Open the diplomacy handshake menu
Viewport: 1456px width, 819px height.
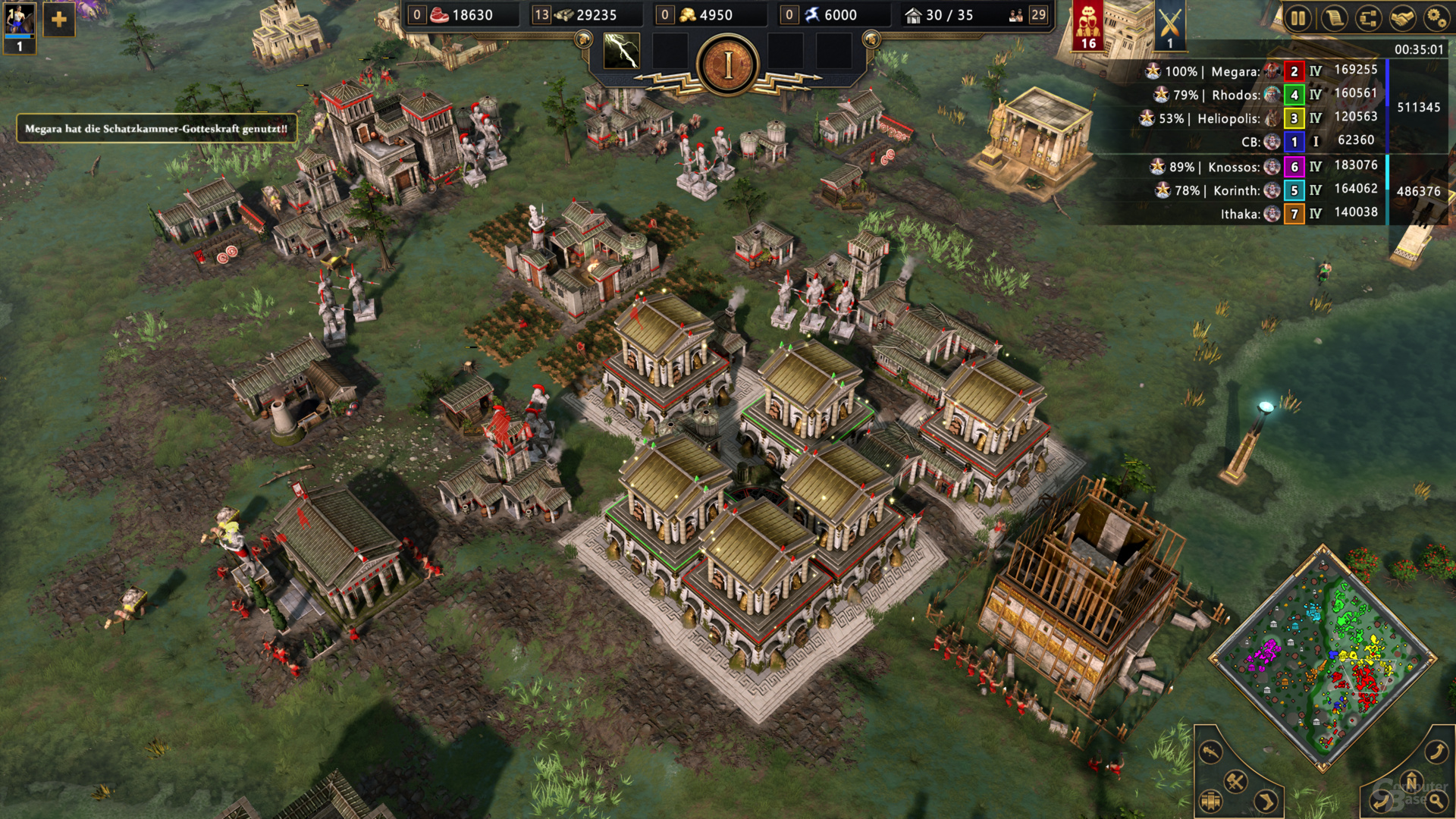(x=1402, y=17)
